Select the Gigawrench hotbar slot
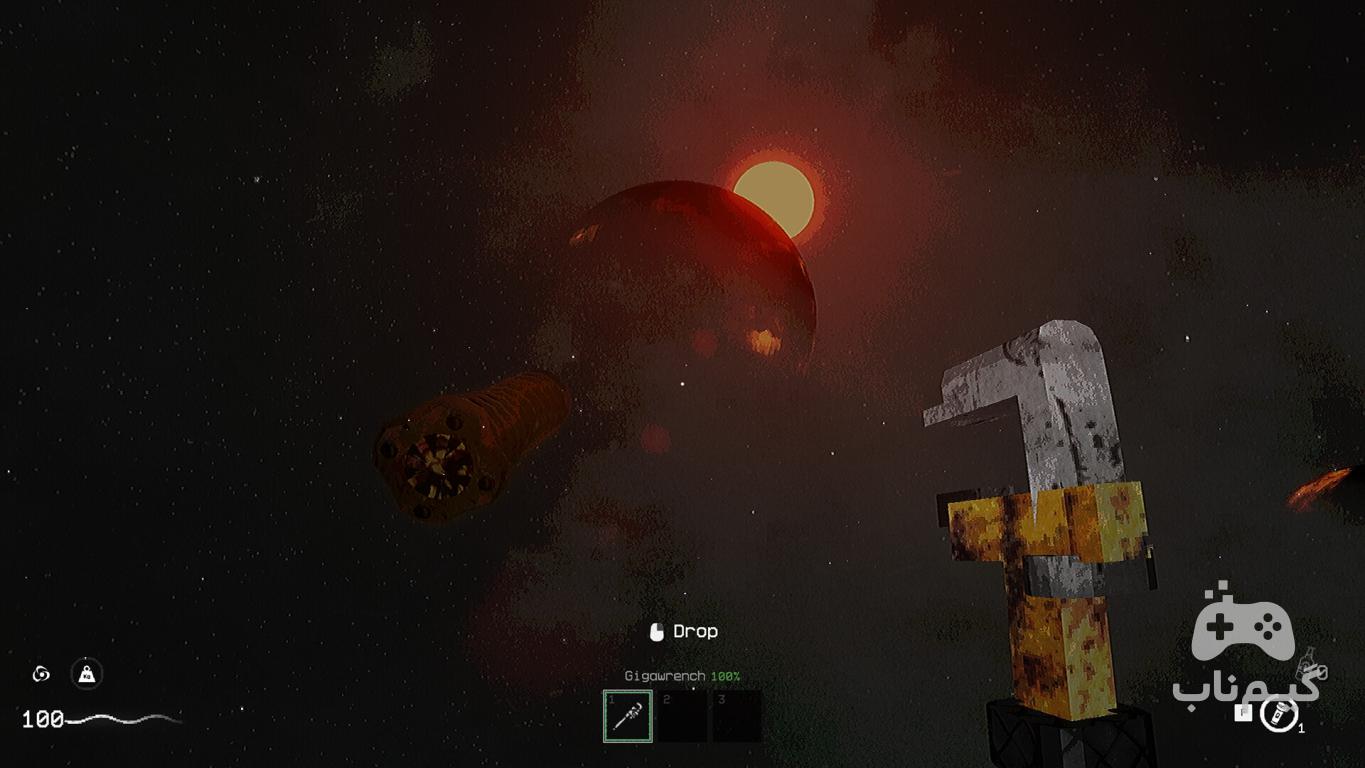The image size is (1365, 768). click(x=628, y=716)
